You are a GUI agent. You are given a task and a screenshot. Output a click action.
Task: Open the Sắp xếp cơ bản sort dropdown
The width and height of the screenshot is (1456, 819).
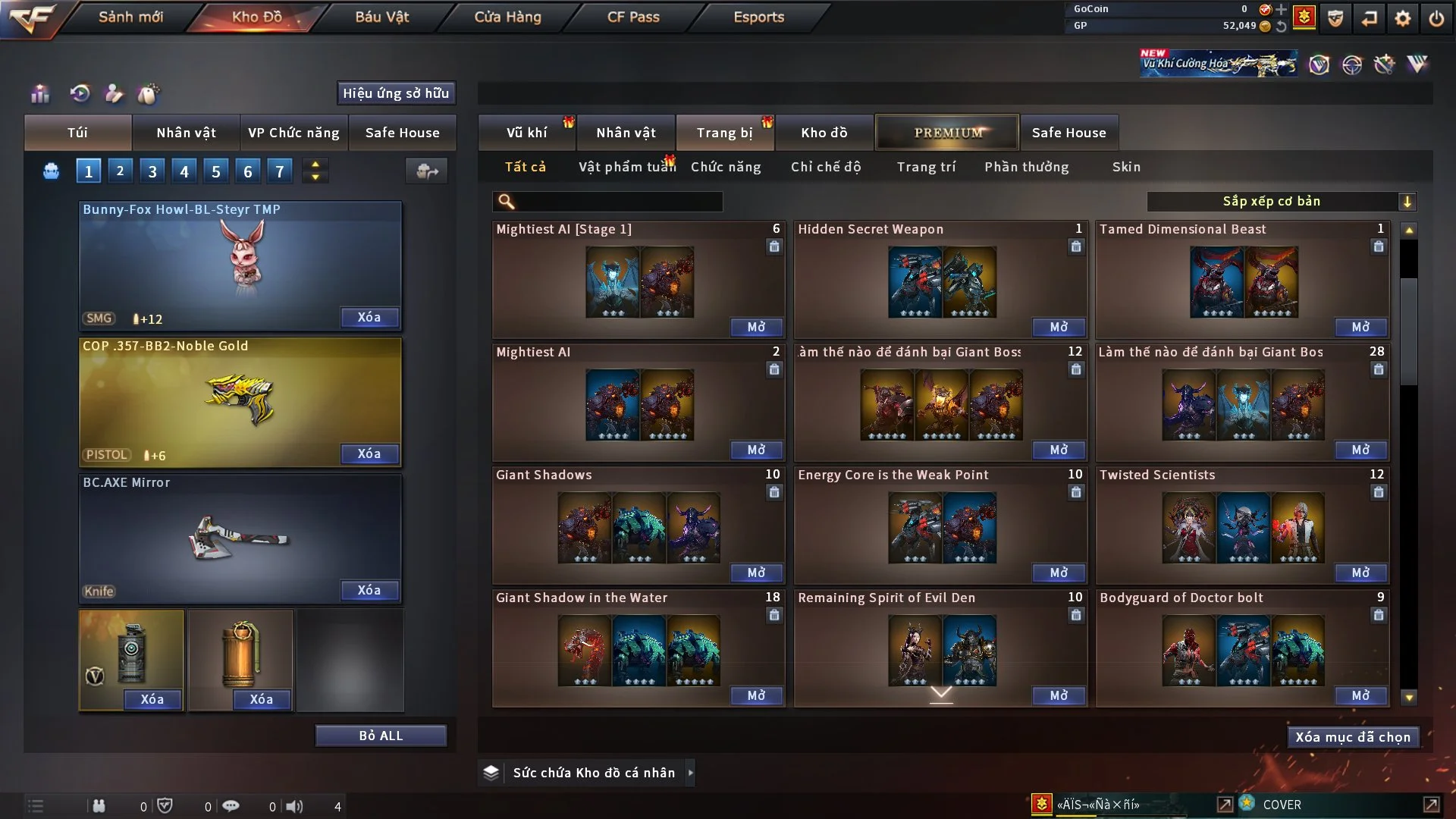pos(1282,201)
